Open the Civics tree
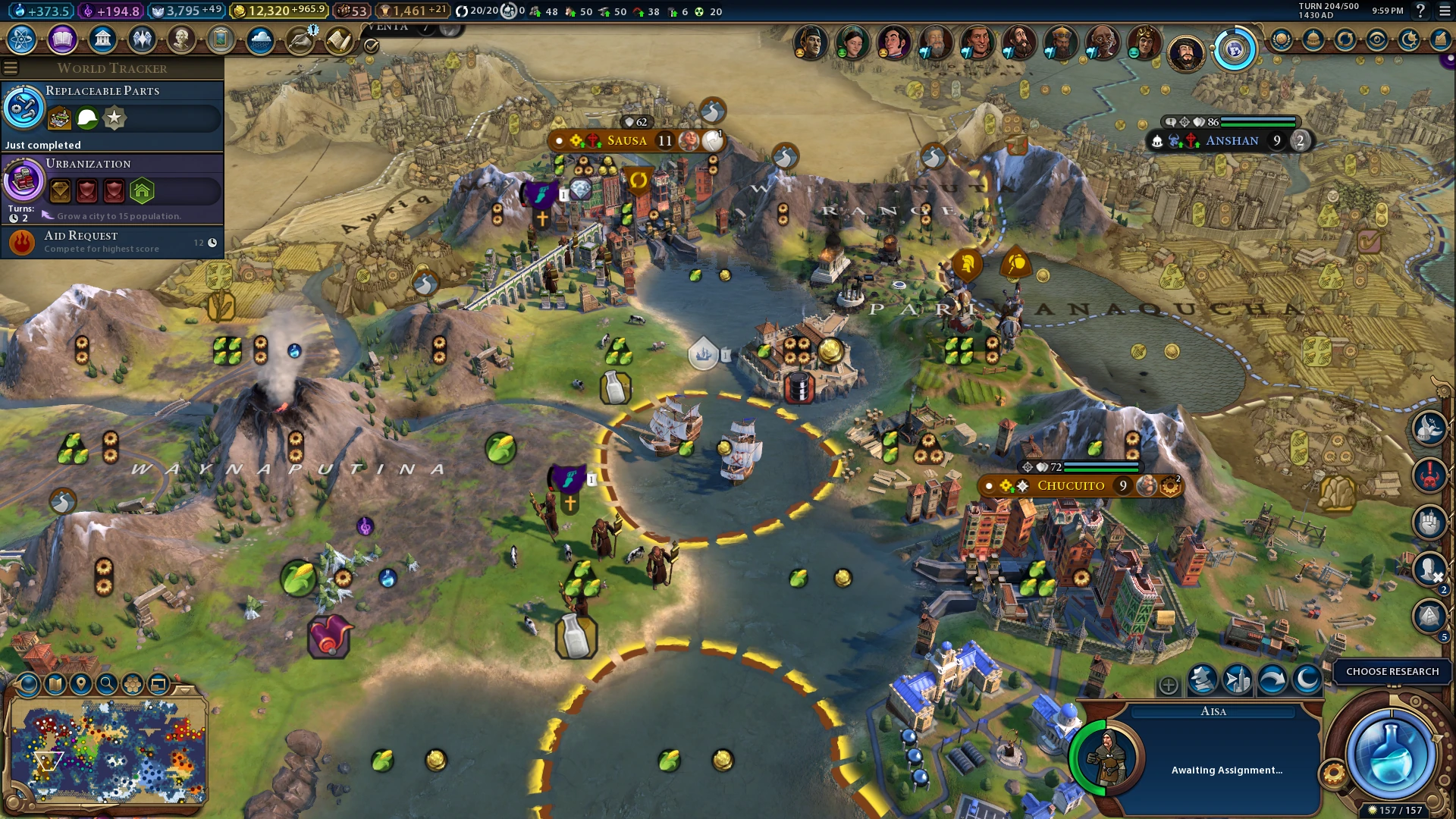1456x819 pixels. 61,39
